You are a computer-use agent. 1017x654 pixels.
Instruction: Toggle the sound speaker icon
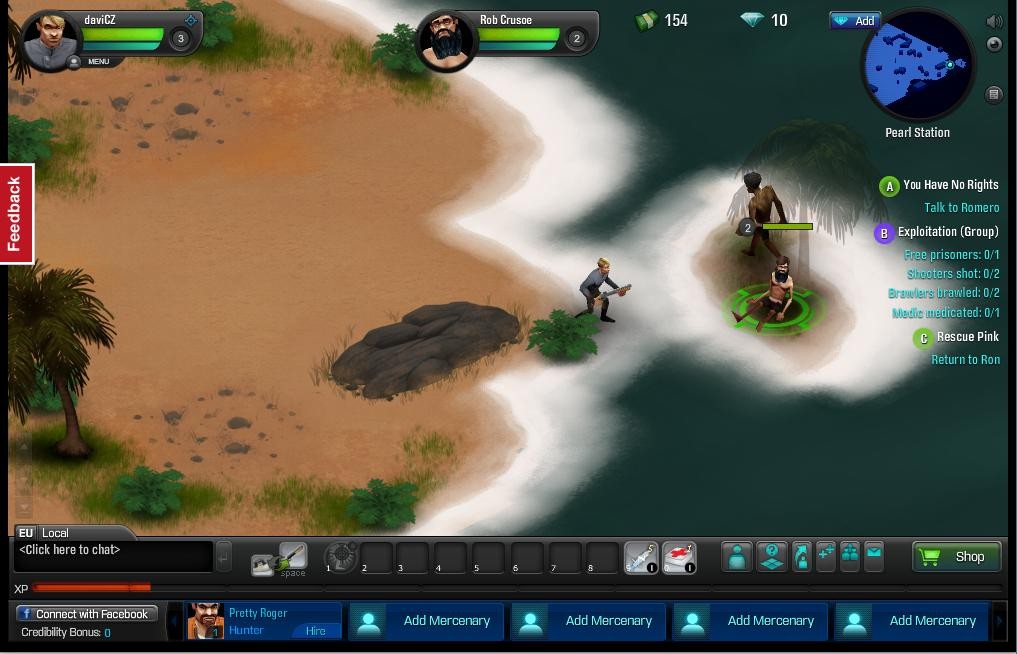[994, 21]
